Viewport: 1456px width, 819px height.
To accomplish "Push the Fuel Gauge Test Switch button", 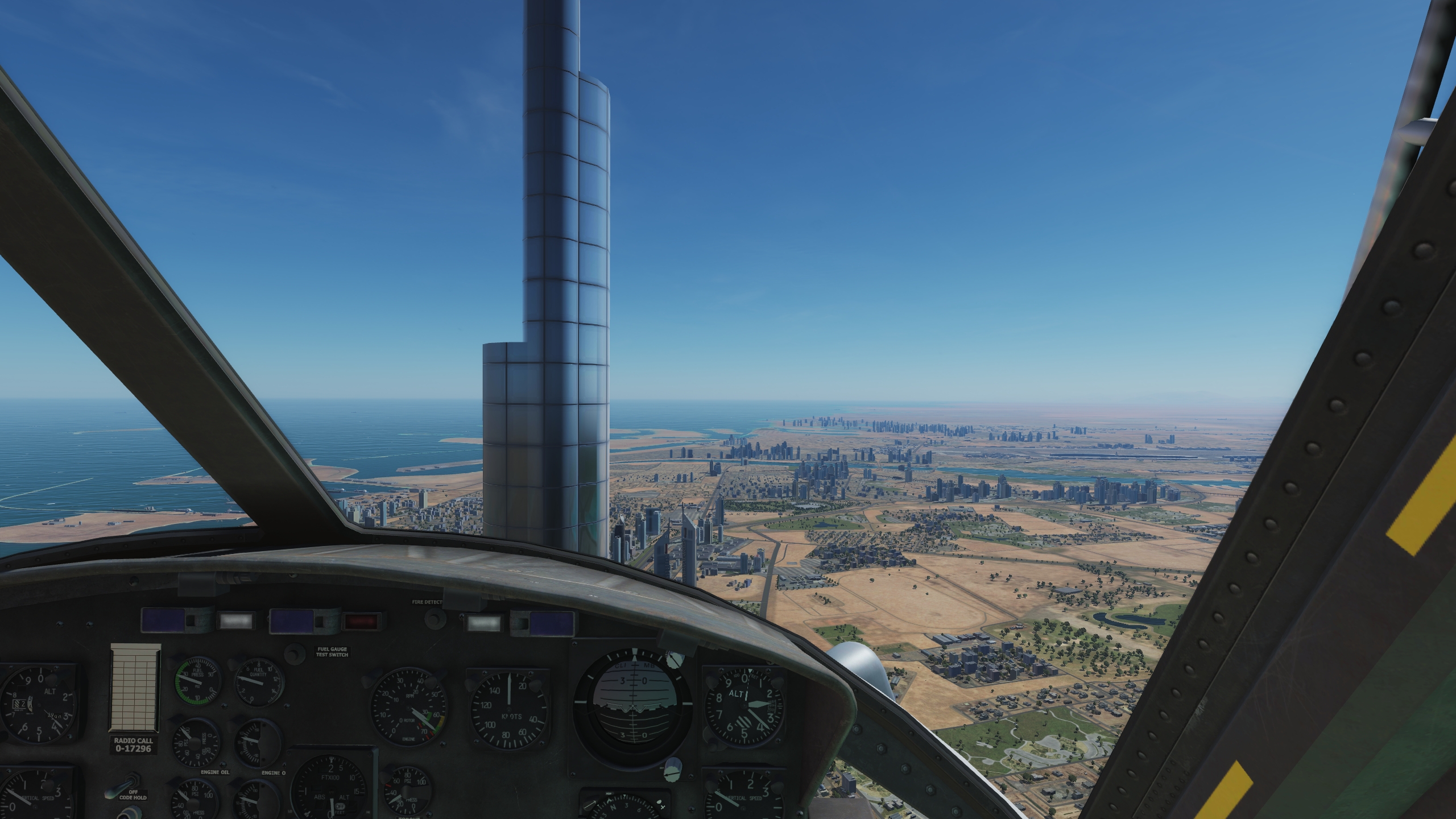I will point(293,653).
